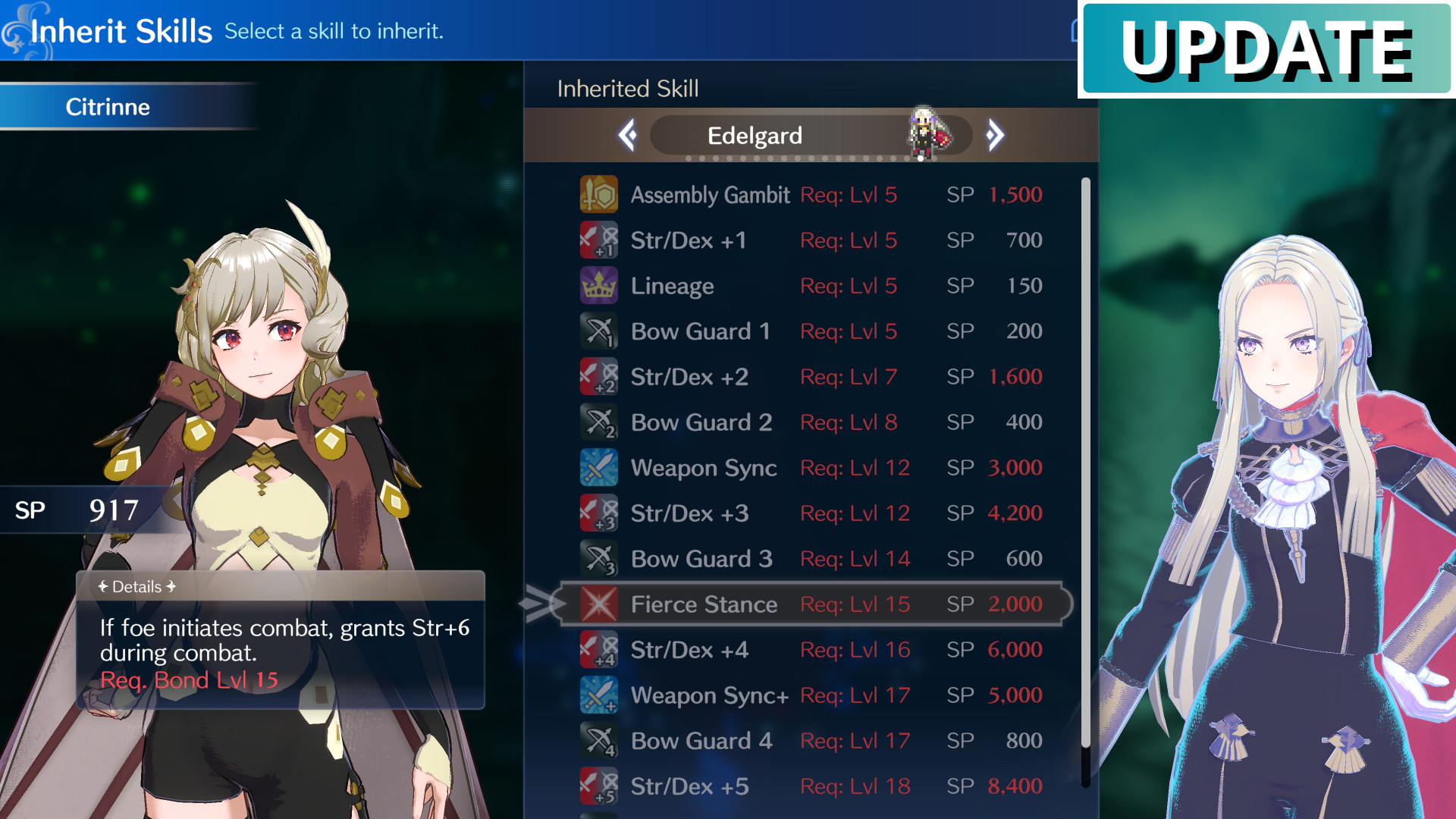Select the Bow Guard 1 skill icon

click(x=599, y=331)
